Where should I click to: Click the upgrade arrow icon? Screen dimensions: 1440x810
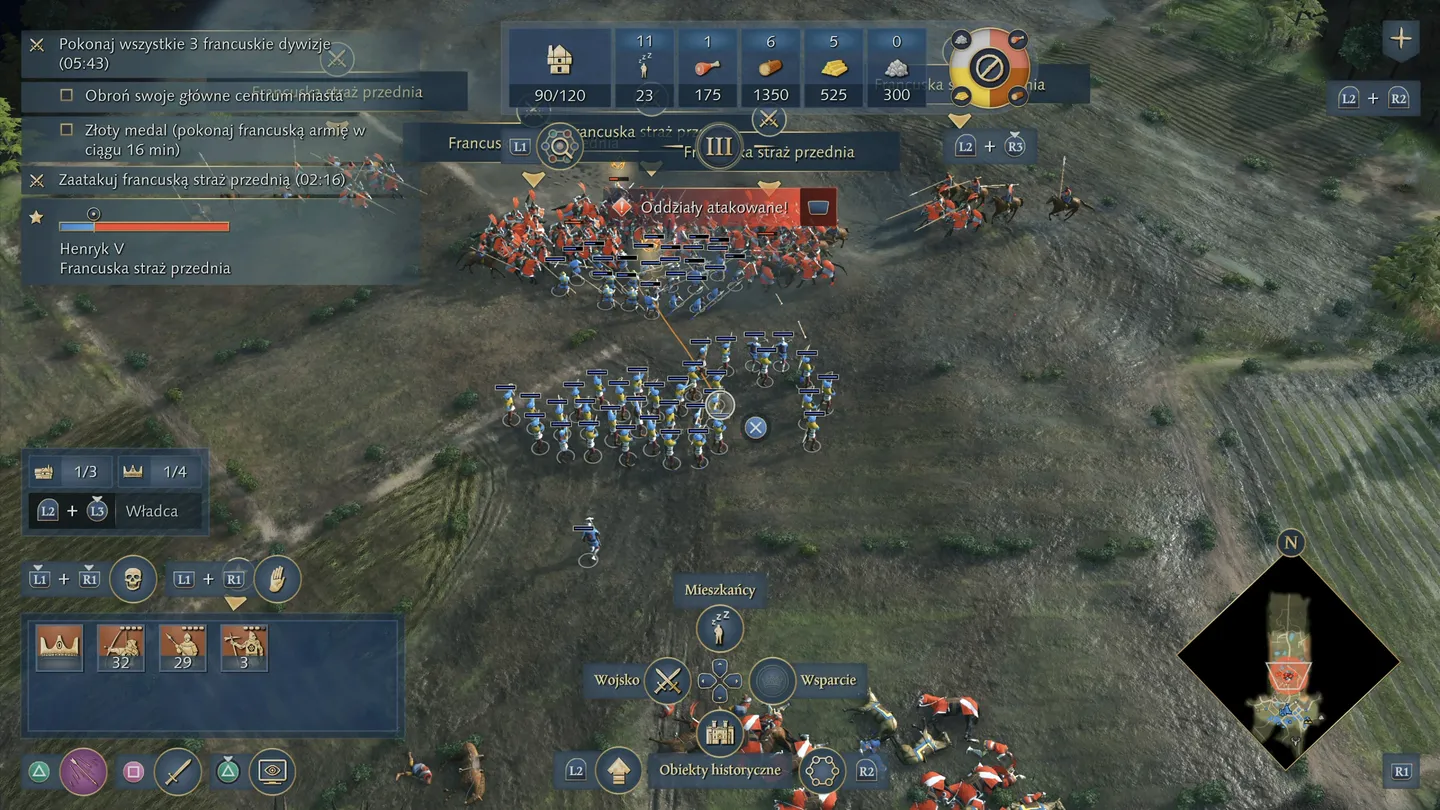(618, 771)
